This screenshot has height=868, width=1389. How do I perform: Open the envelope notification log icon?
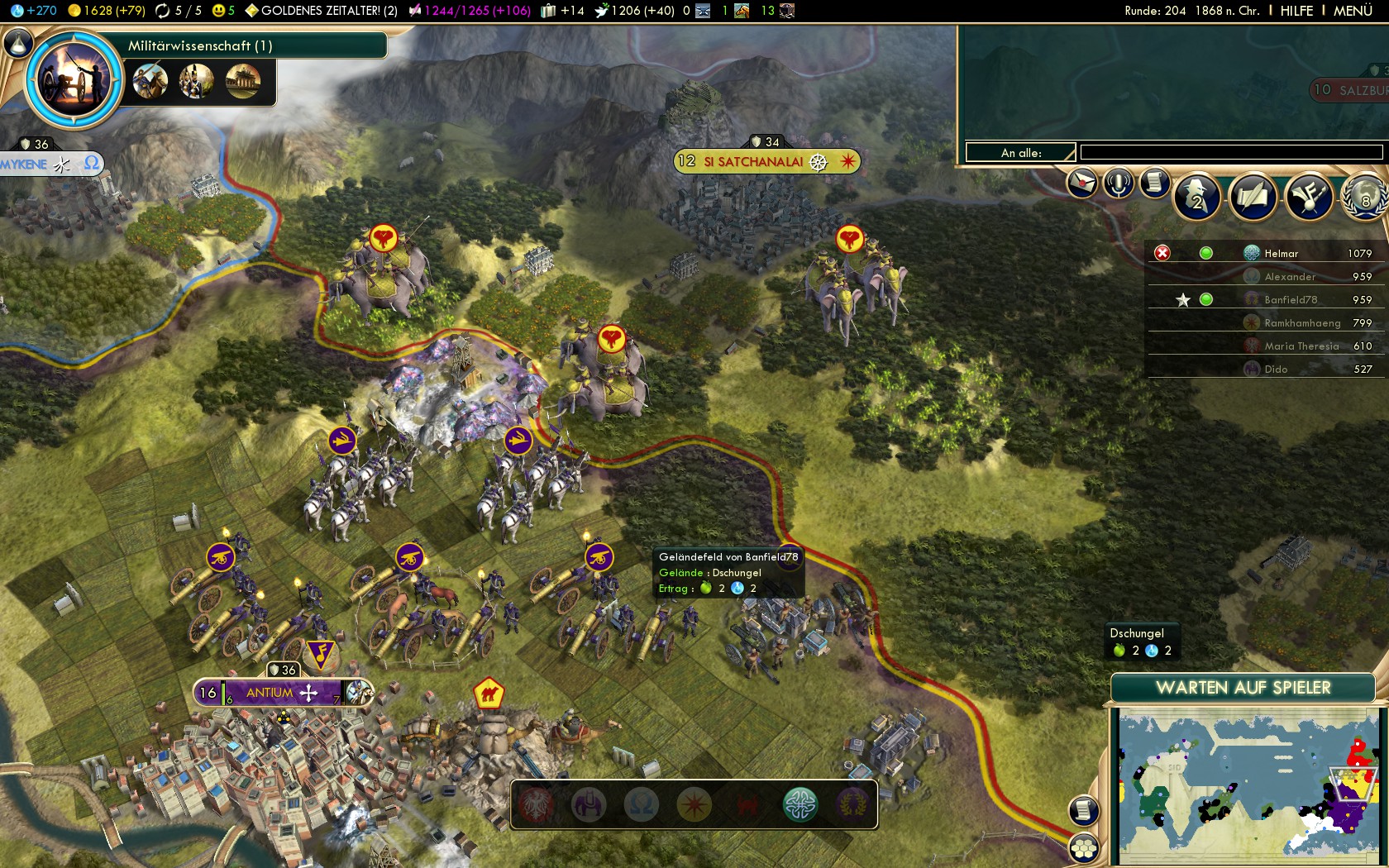click(1081, 183)
